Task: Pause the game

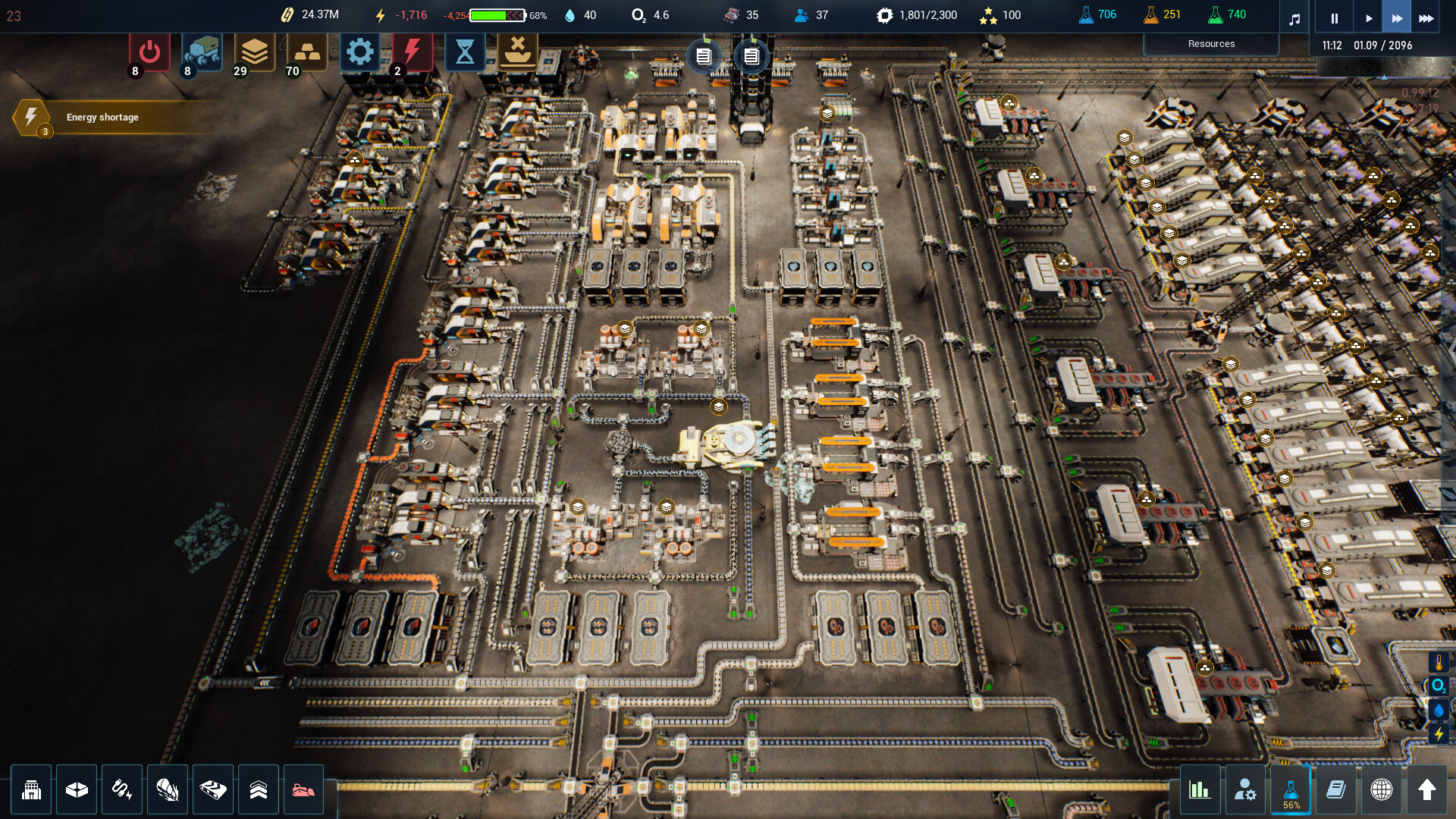Action: (x=1334, y=18)
